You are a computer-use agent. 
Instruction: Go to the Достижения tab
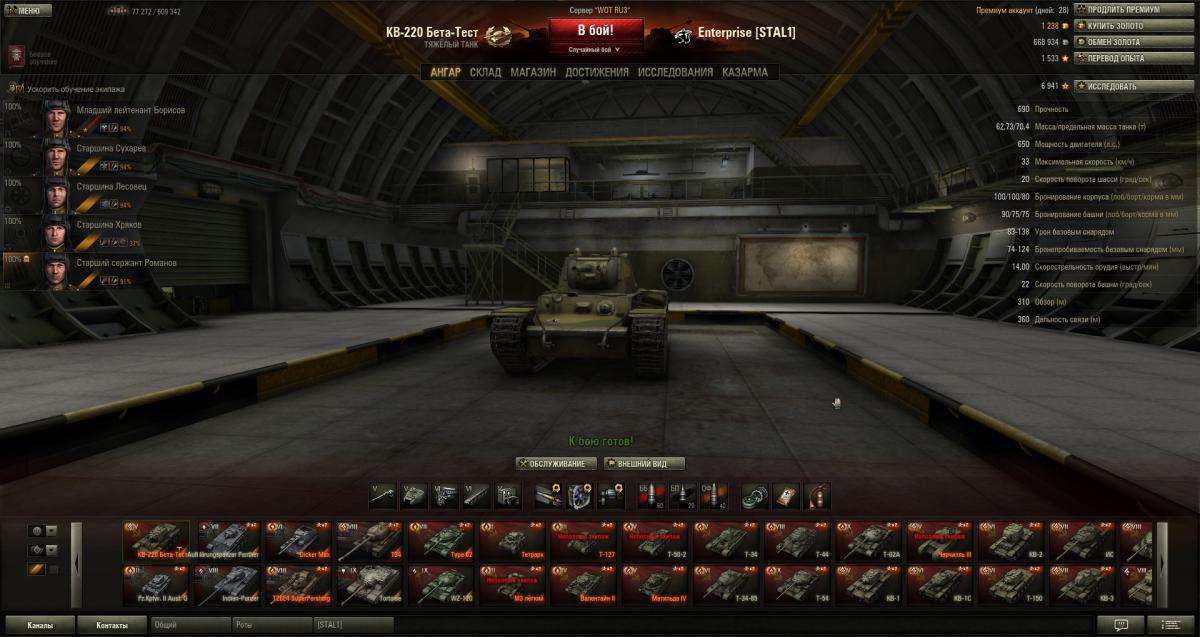coord(596,72)
